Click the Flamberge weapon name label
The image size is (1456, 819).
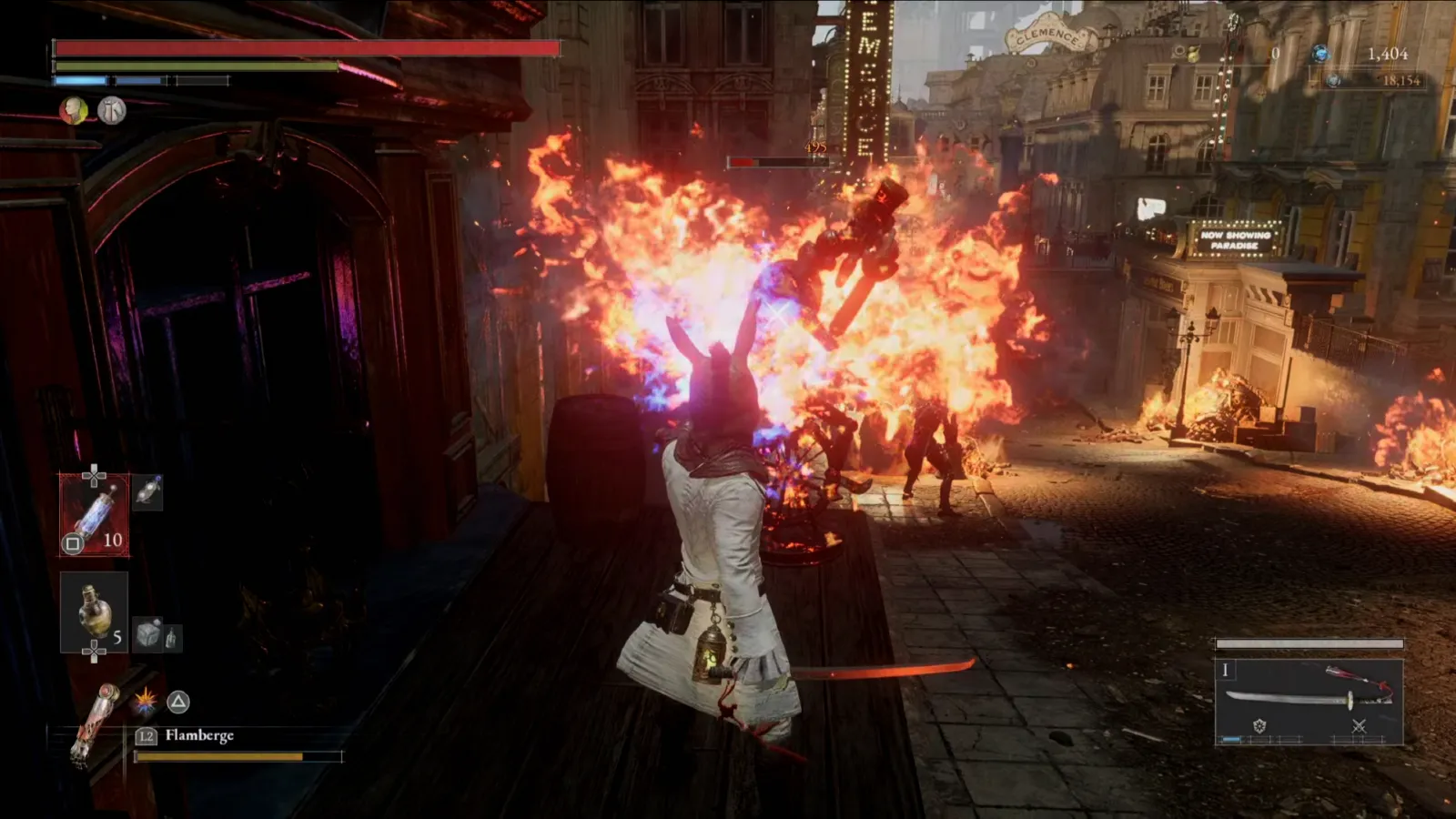[x=199, y=736]
